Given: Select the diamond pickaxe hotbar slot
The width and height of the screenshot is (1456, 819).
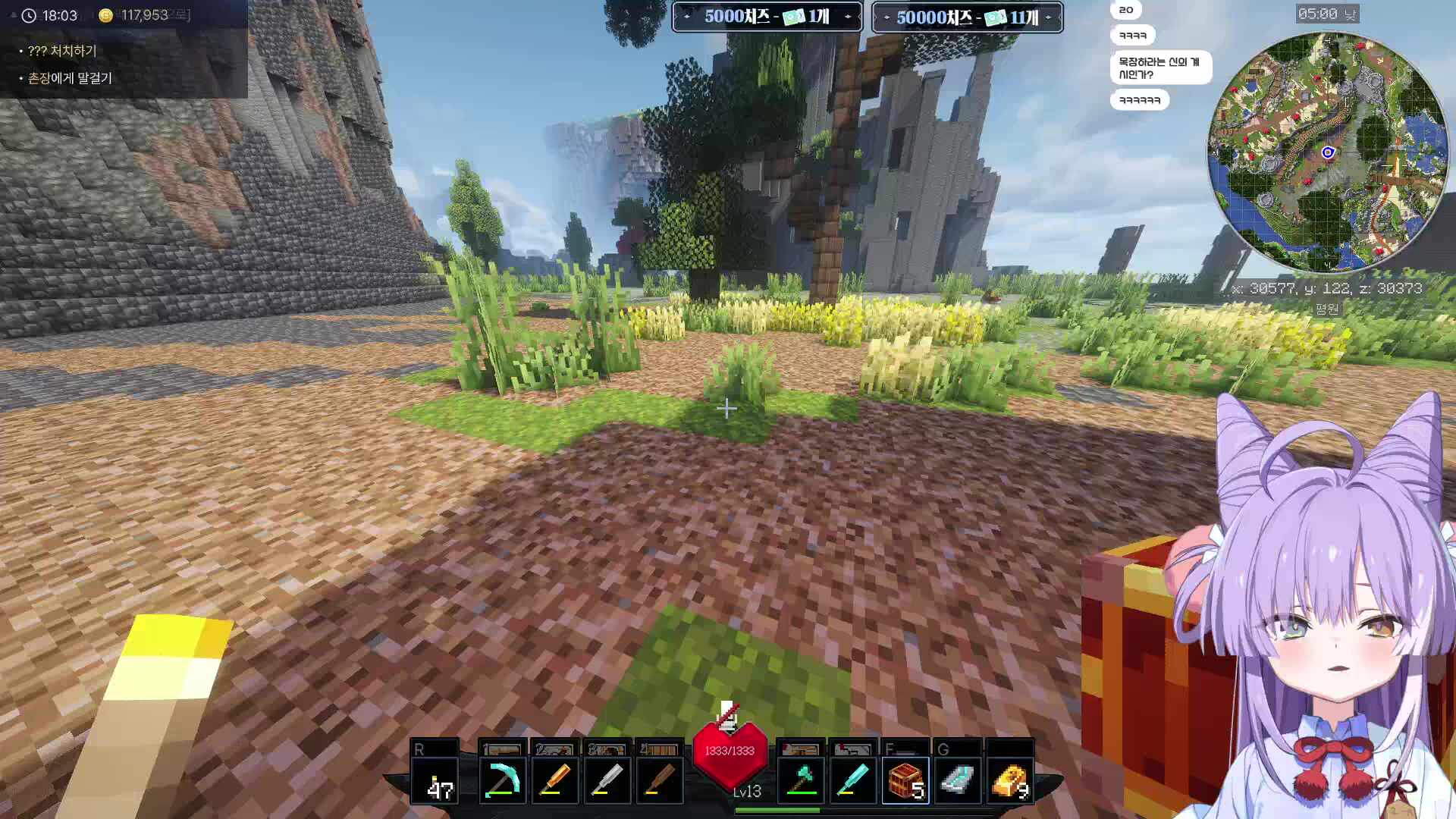Looking at the screenshot, I should point(502,780).
